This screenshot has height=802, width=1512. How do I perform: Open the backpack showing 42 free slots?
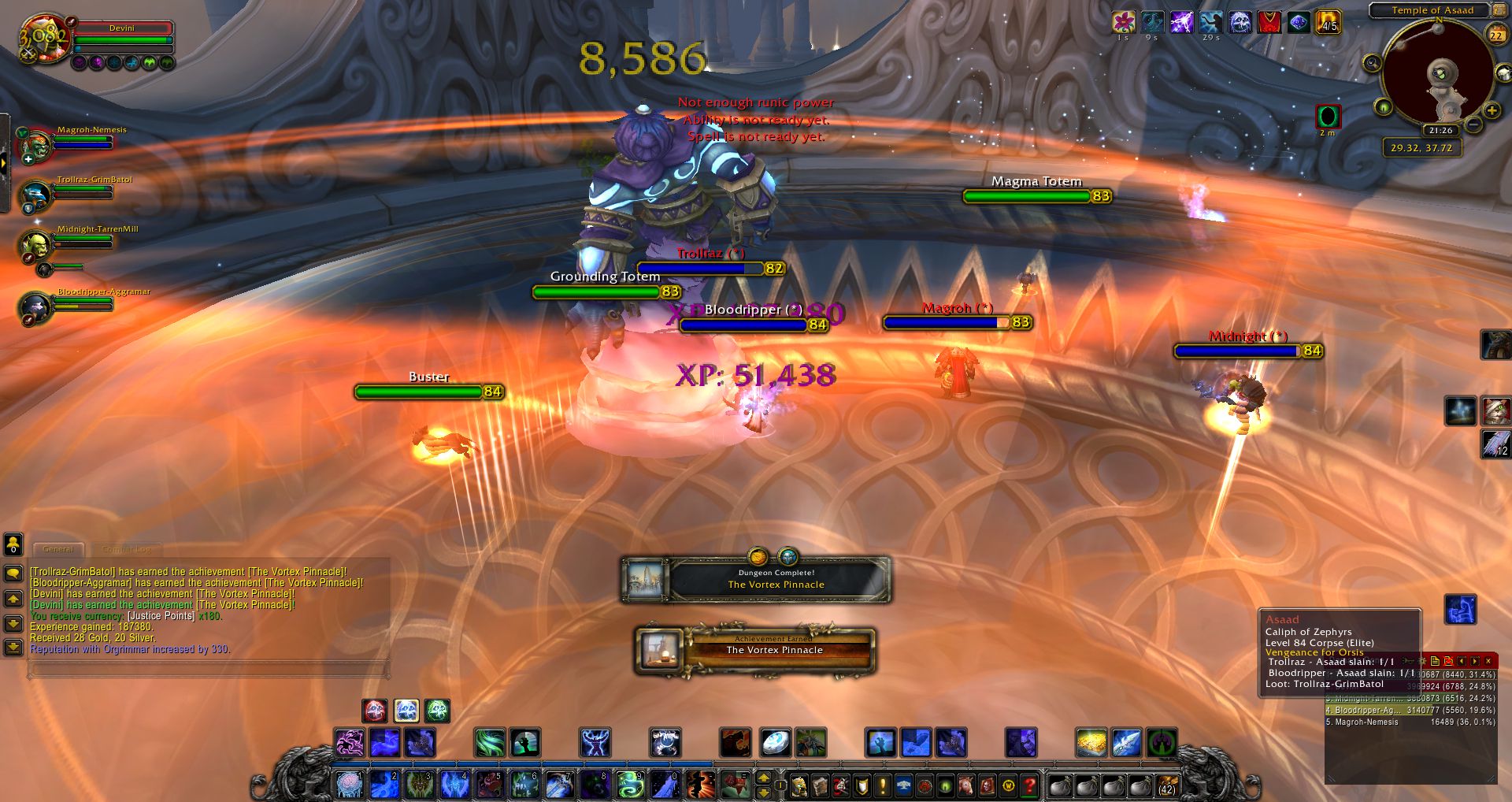(x=1166, y=785)
